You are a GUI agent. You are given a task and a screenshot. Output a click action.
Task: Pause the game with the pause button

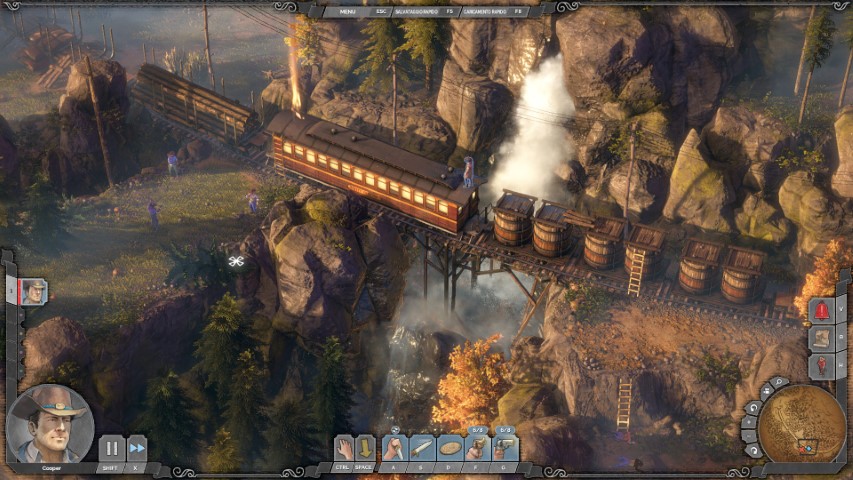click(x=111, y=449)
